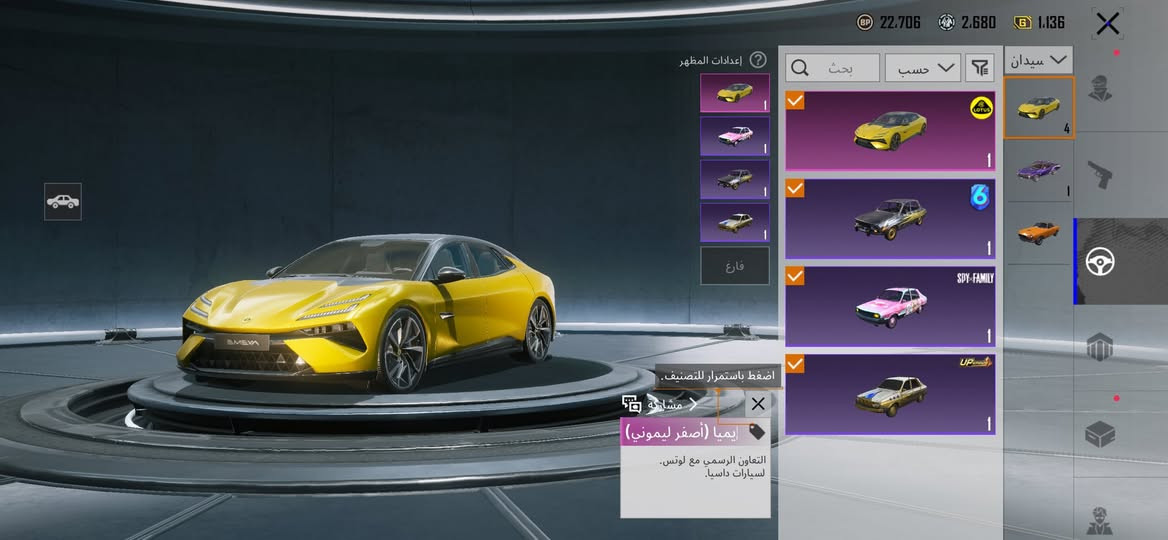
Task: Open the filter funnel button
Action: 980,68
